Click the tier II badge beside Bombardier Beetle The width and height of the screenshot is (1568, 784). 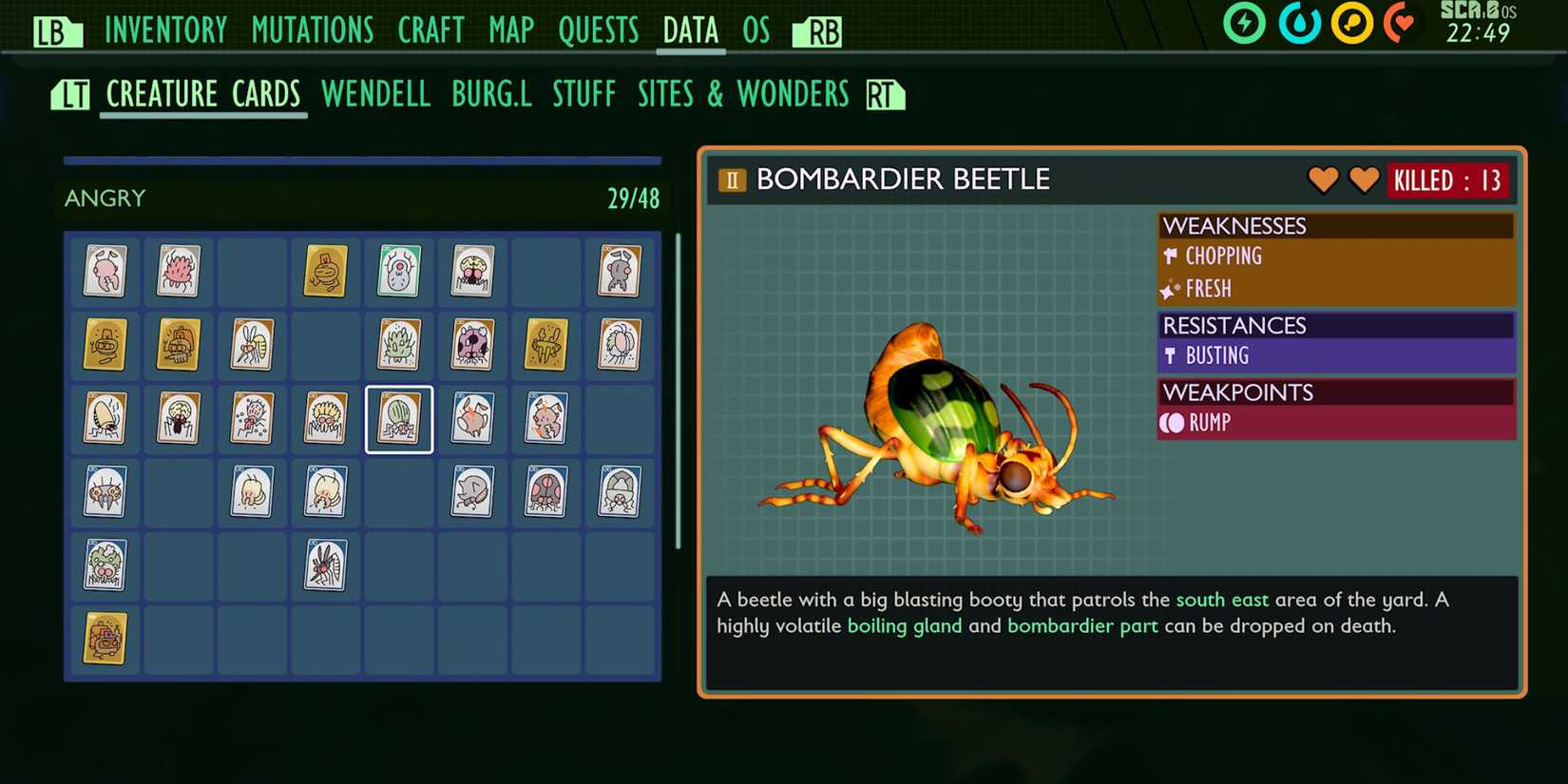click(731, 179)
